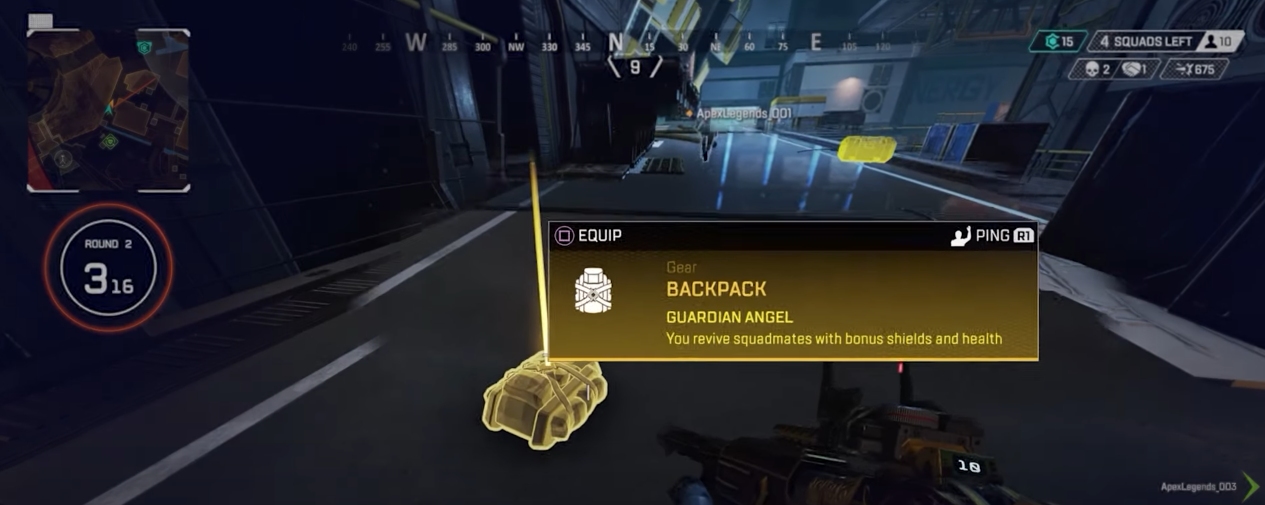Open the minimap in the corner
This screenshot has width=1265, height=505.
tap(108, 110)
